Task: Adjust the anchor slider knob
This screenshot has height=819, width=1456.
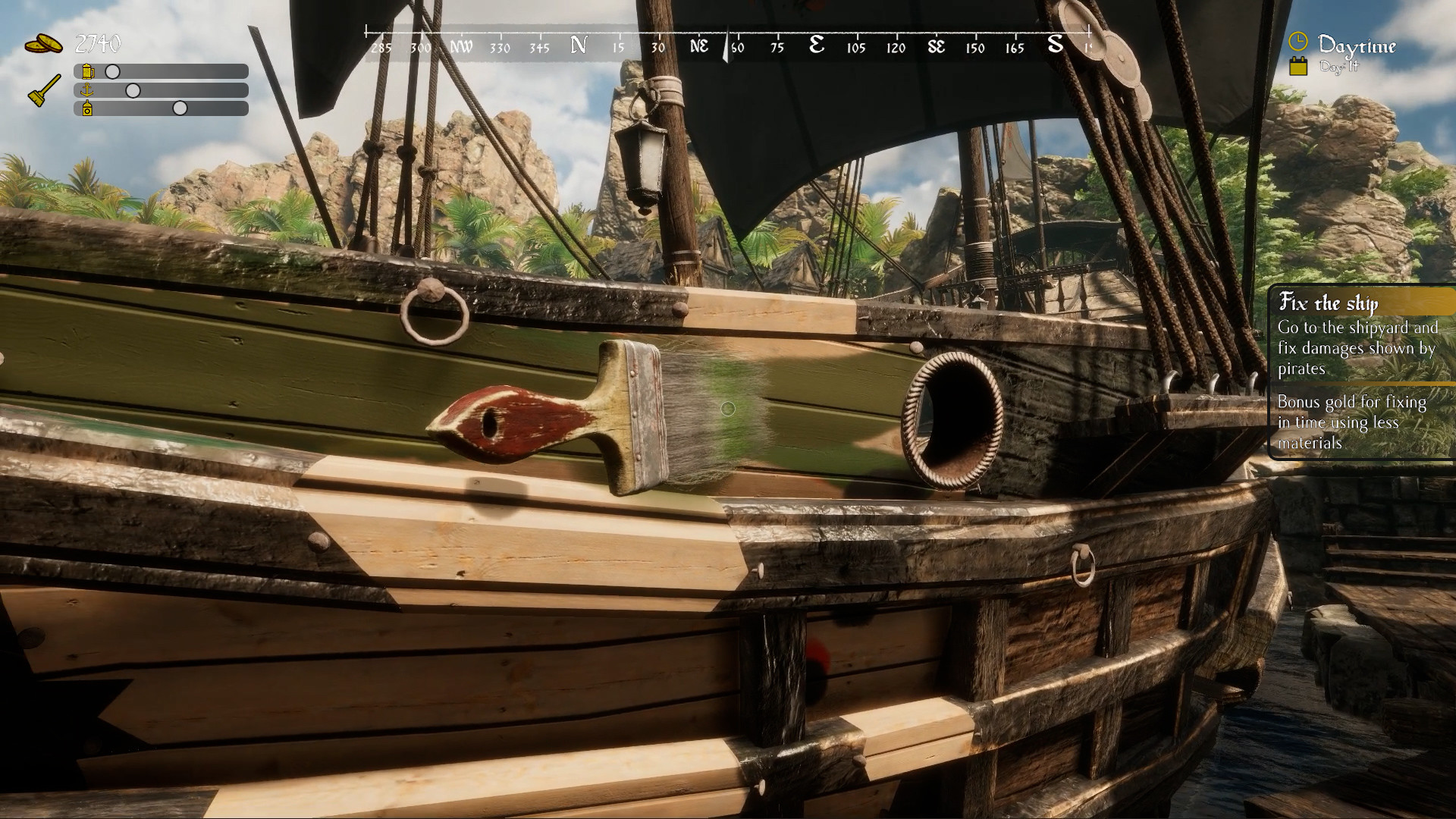Action: pos(135,89)
